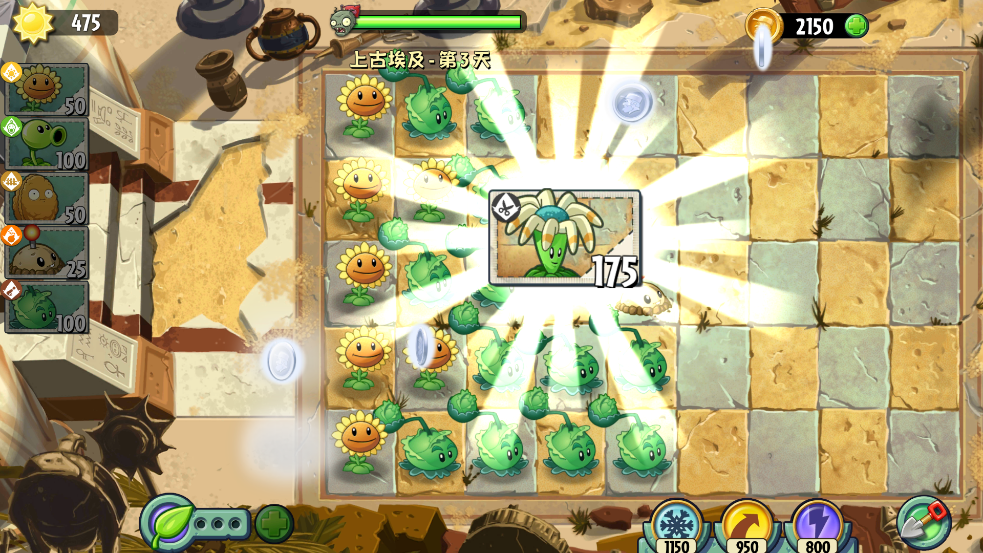Viewport: 983px width, 553px height.
Task: Choose the Peashooter seed packet
Action: point(47,143)
